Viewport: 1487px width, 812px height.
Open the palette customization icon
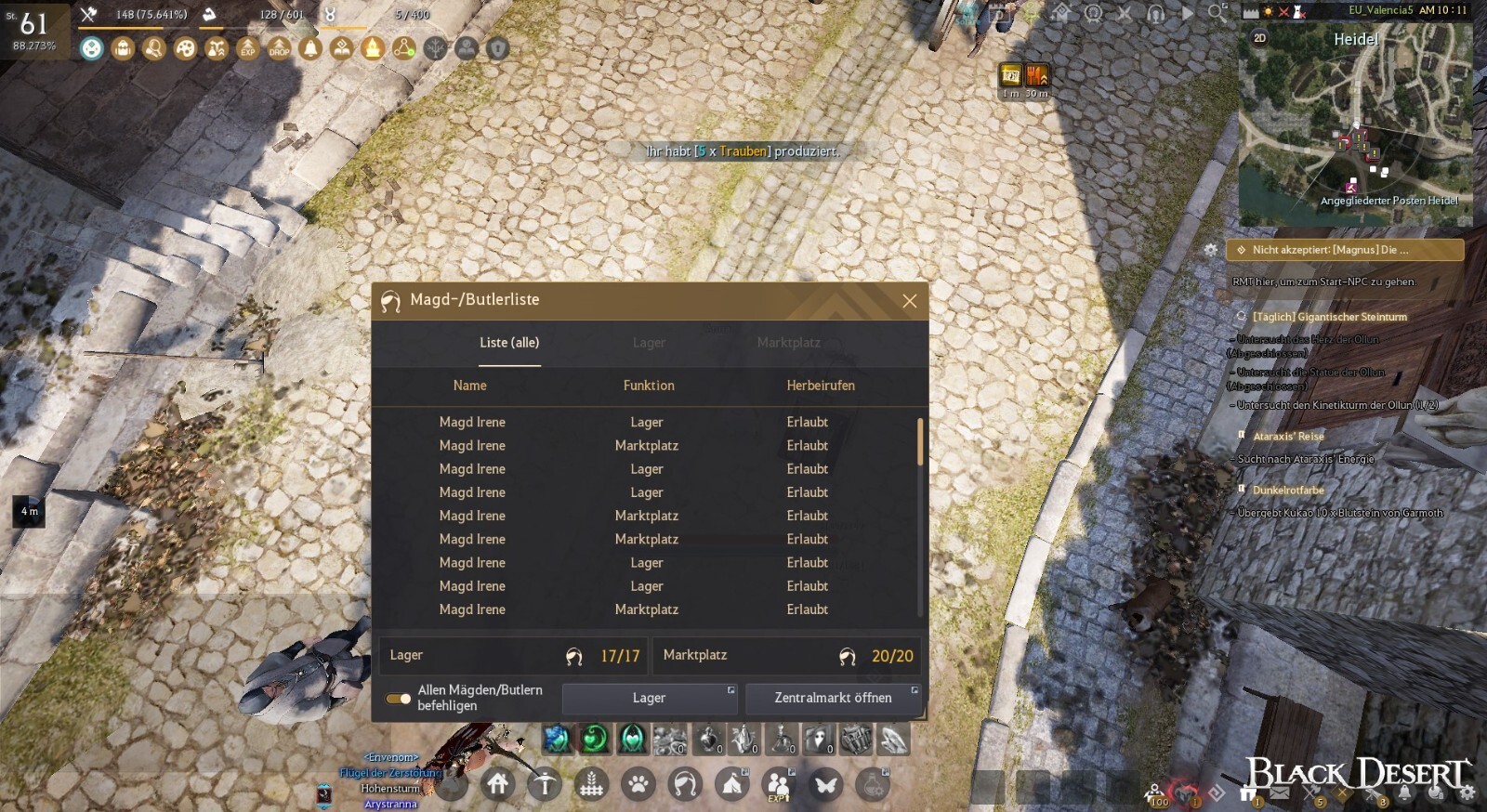coord(185,48)
